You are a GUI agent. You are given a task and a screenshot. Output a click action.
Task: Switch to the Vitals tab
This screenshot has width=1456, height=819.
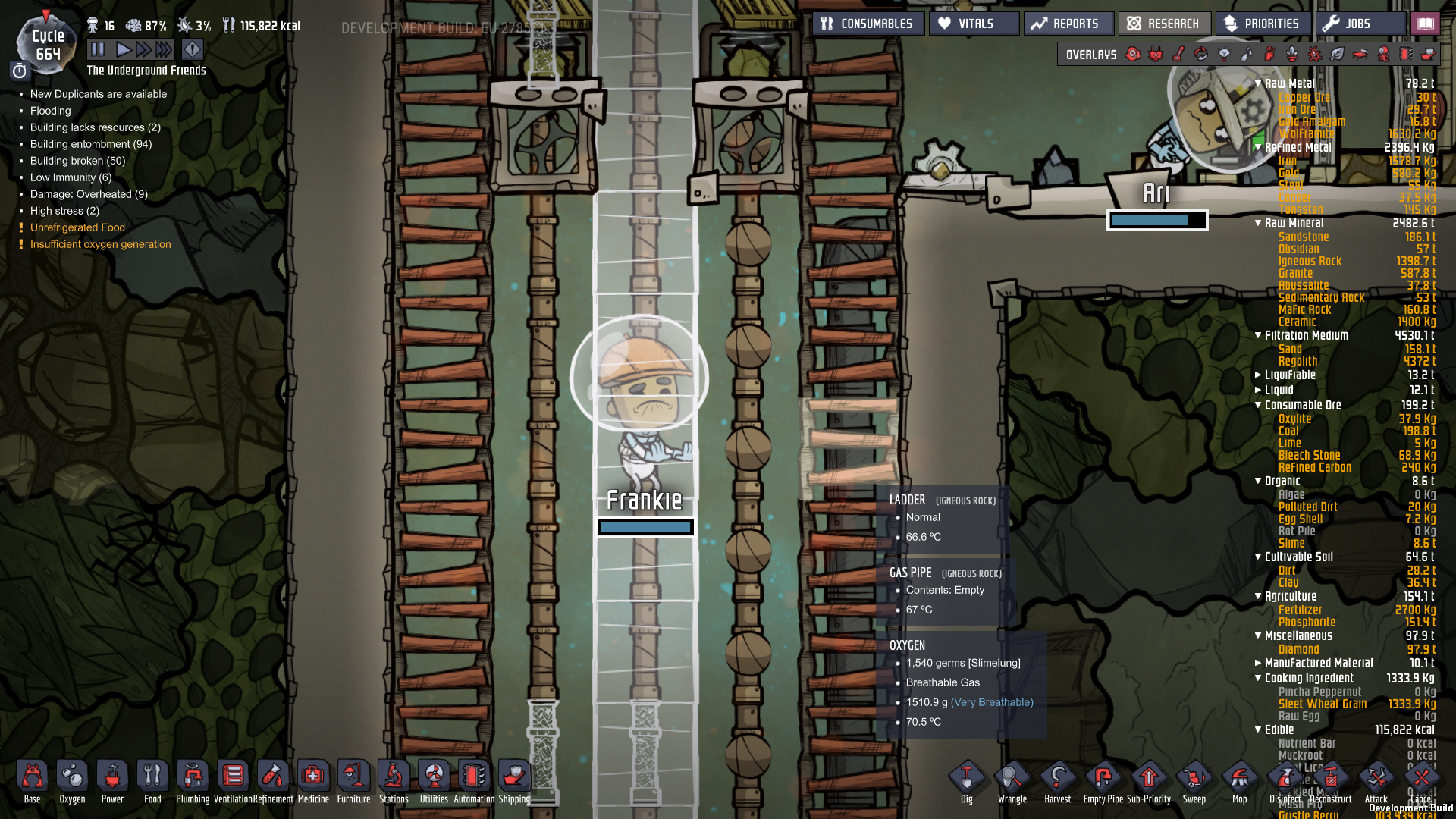click(974, 23)
